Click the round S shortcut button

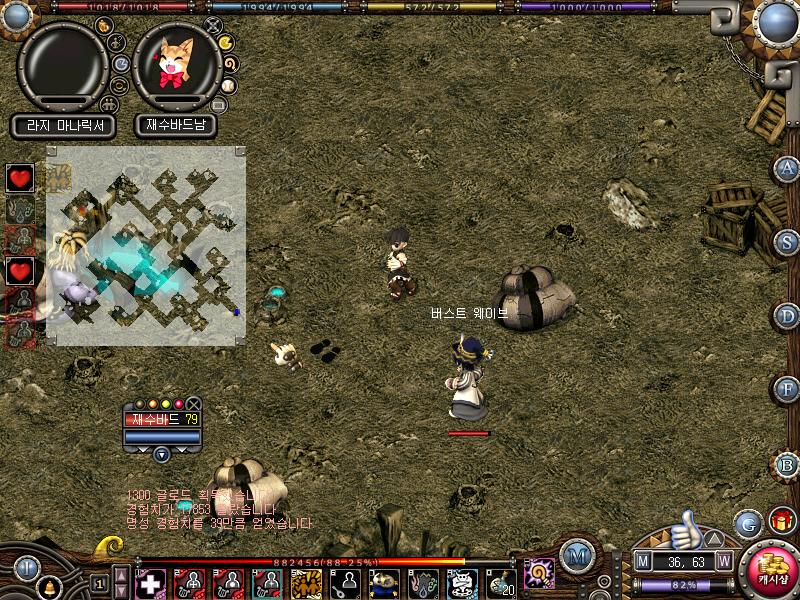[x=788, y=241]
